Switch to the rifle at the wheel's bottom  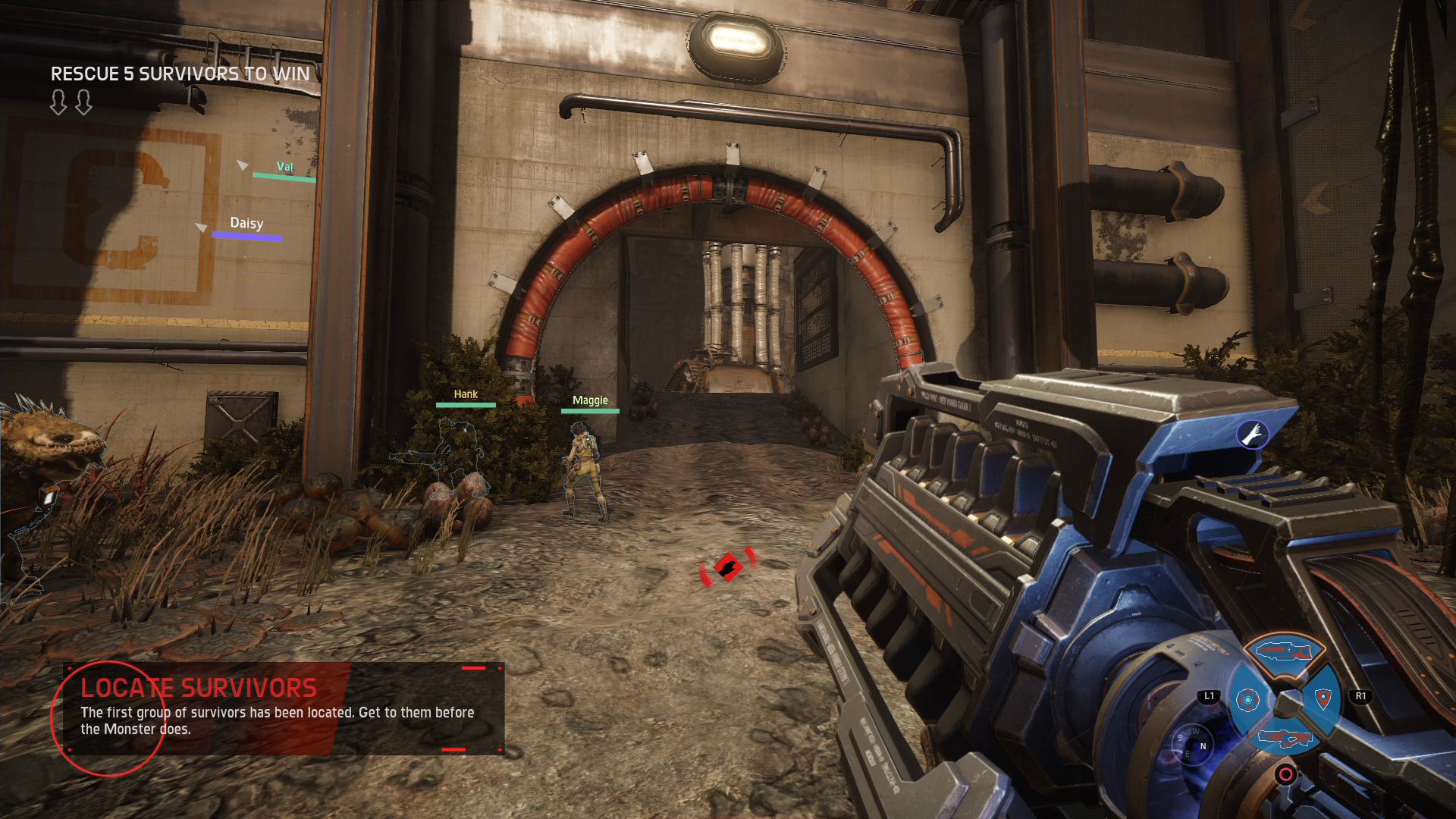coord(1285,738)
